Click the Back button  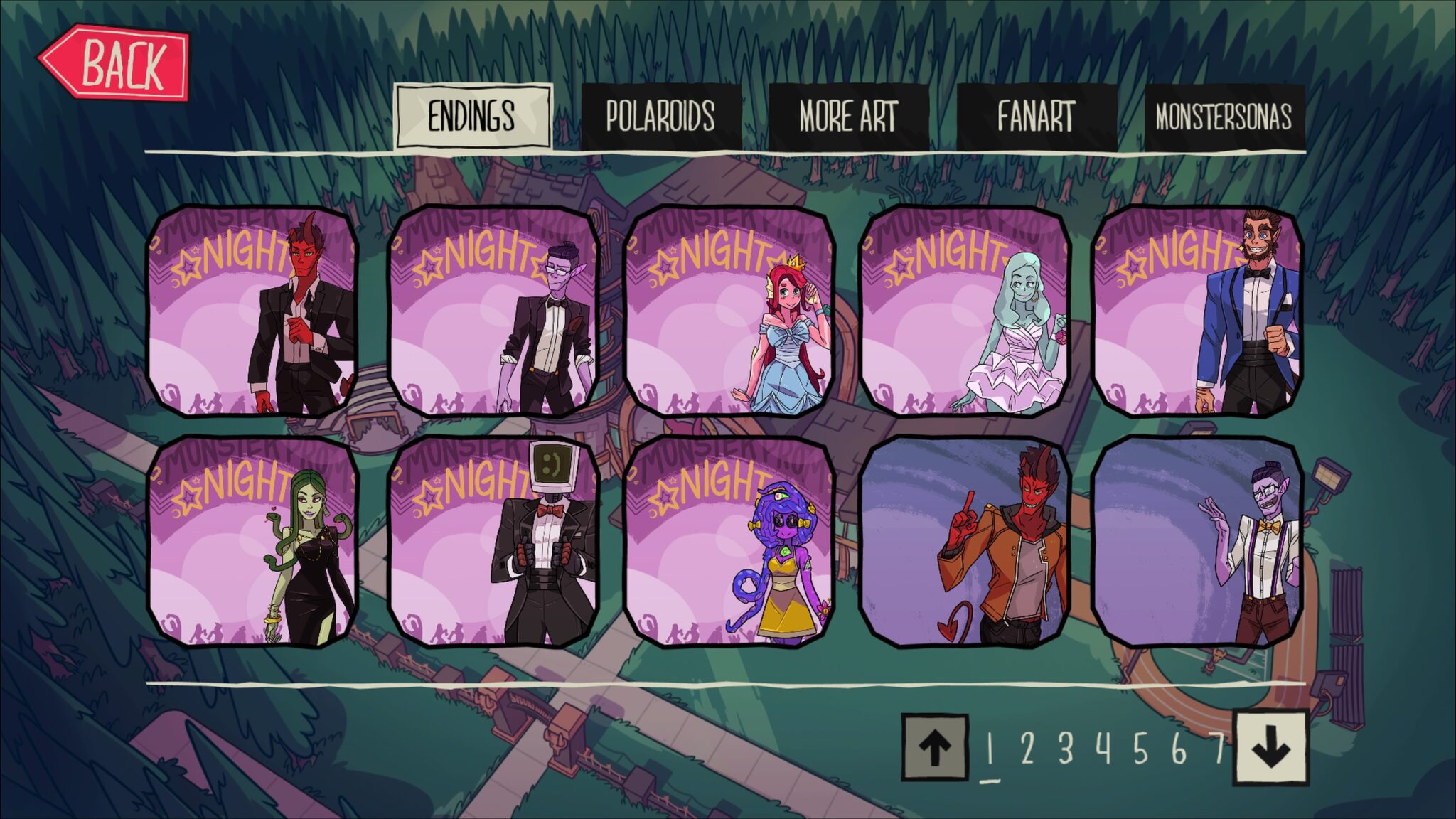coord(117,65)
